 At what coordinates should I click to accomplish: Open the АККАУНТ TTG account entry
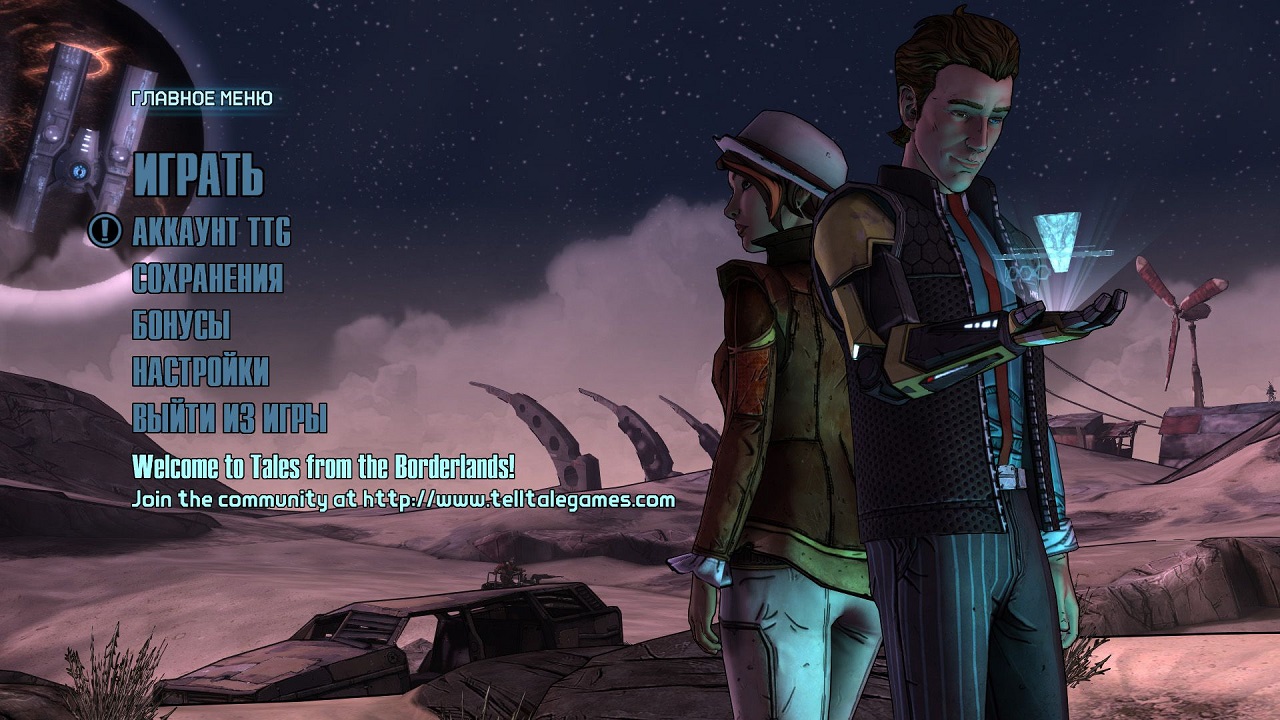click(211, 232)
